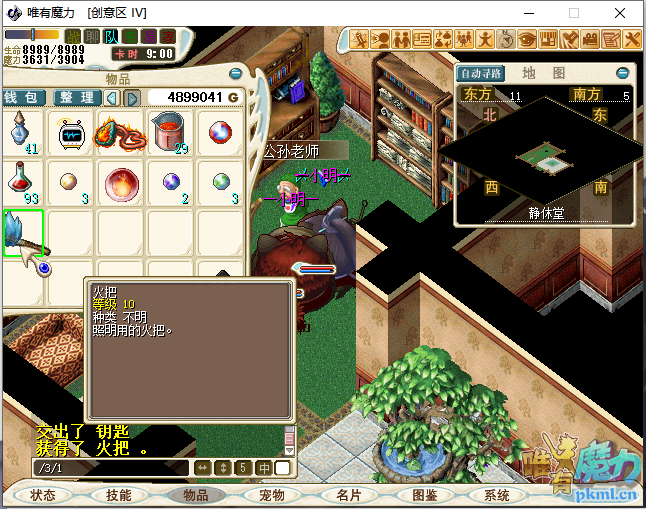Show the 图鉴 encyclopedia tab
Screen dimensions: 646x509
(425, 495)
